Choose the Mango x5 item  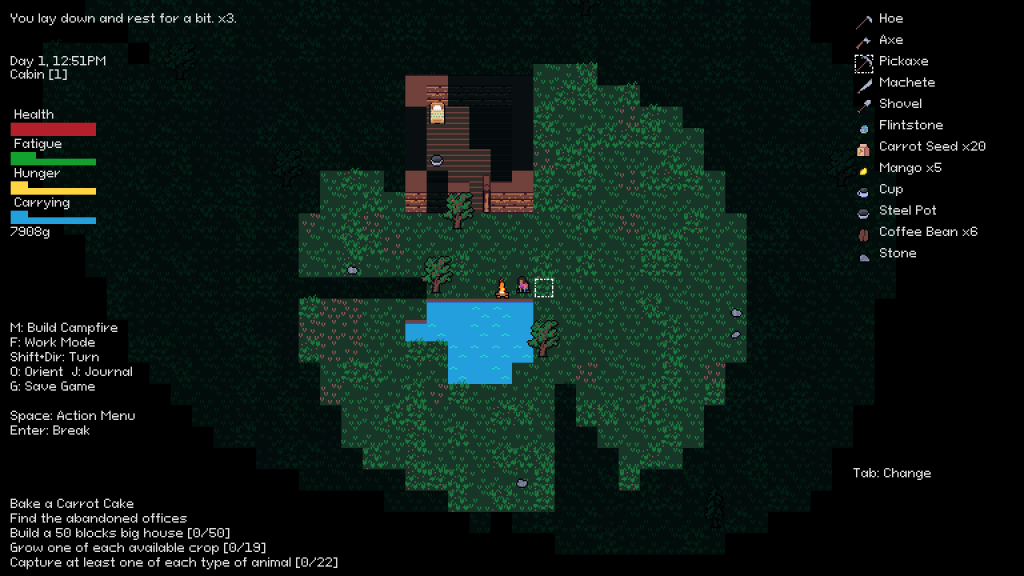tap(910, 168)
